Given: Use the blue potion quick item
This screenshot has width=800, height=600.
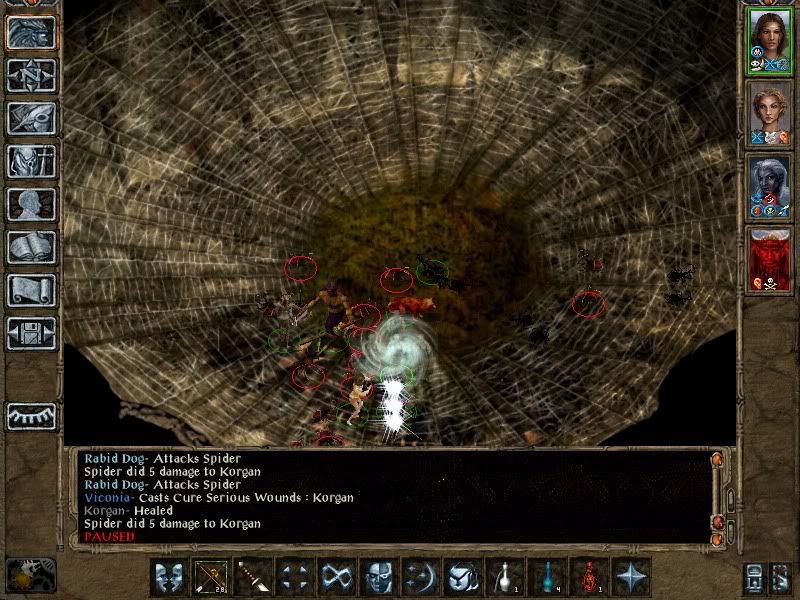Looking at the screenshot, I should 546,576.
